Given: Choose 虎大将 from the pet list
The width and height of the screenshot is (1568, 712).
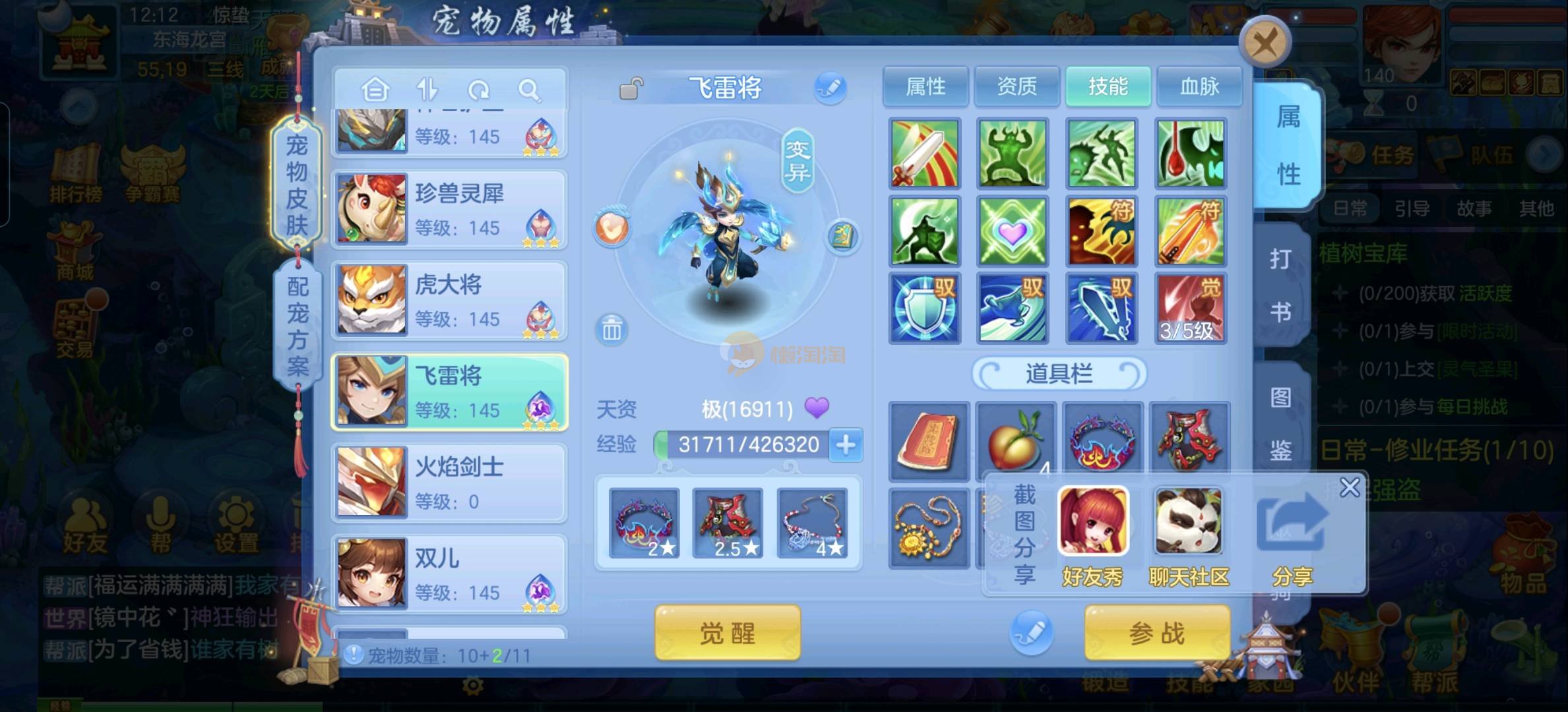Looking at the screenshot, I should click(x=449, y=301).
